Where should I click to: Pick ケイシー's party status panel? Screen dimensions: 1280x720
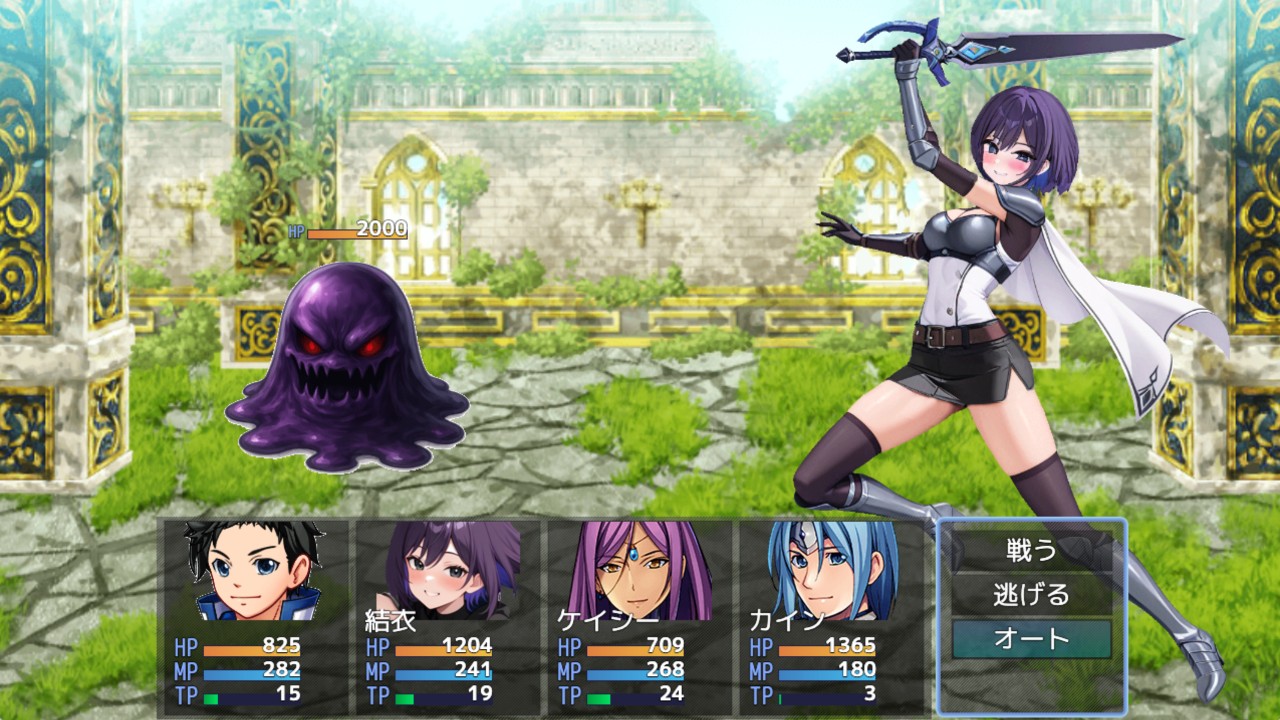tap(637, 615)
